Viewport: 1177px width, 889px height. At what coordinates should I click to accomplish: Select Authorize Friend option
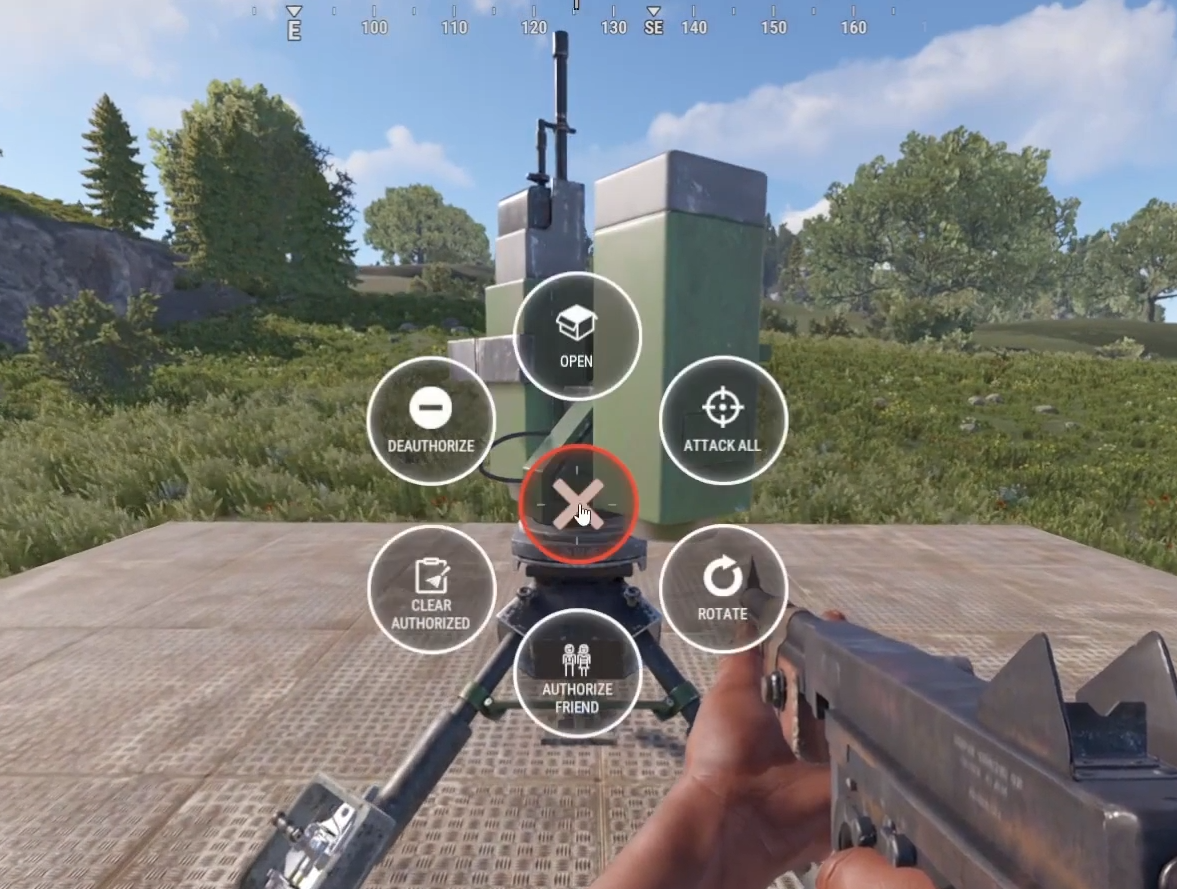click(577, 673)
